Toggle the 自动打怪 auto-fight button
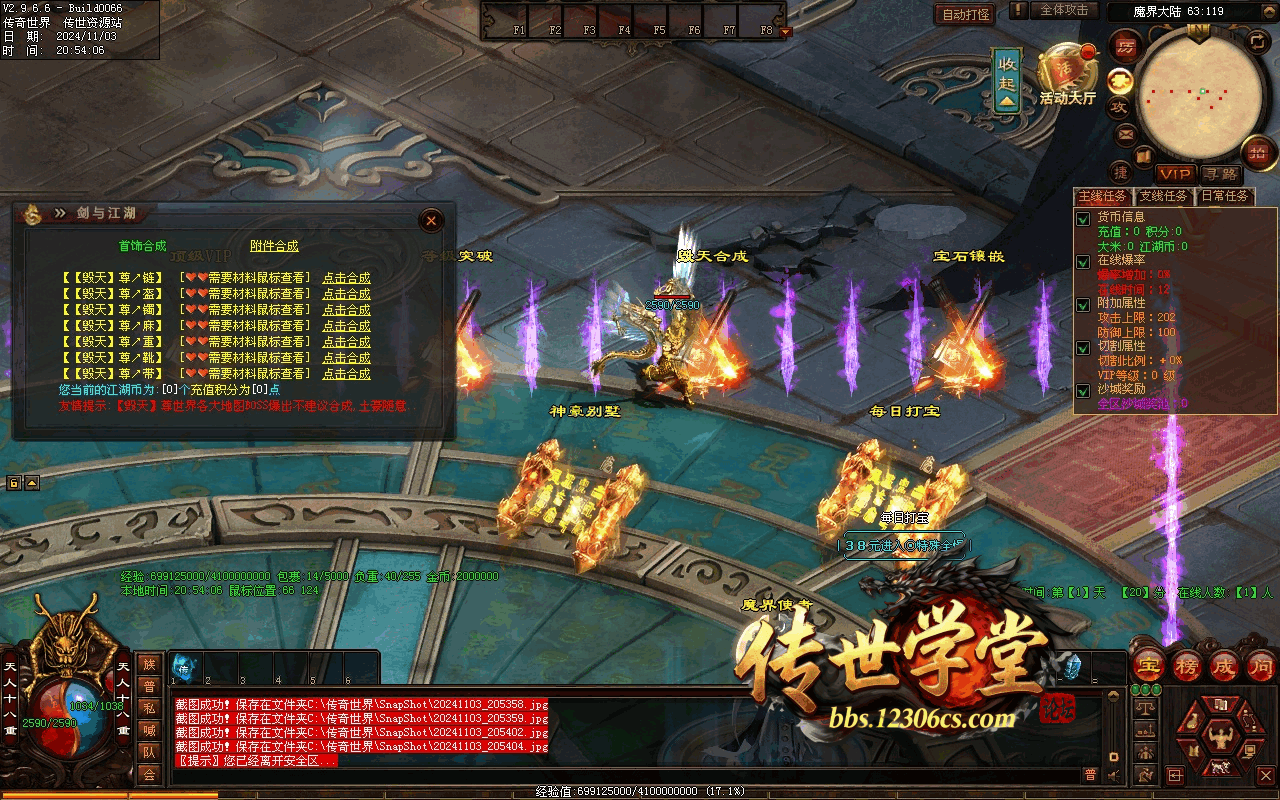Image resolution: width=1280 pixels, height=800 pixels. click(x=965, y=14)
